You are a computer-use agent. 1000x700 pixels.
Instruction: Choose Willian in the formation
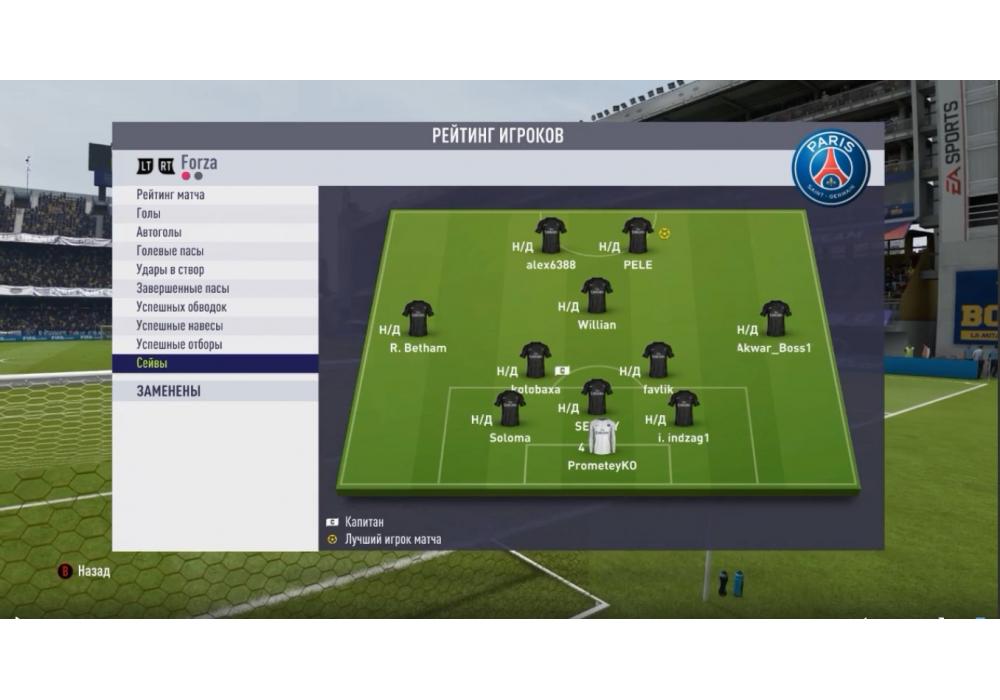pyautogui.click(x=597, y=296)
